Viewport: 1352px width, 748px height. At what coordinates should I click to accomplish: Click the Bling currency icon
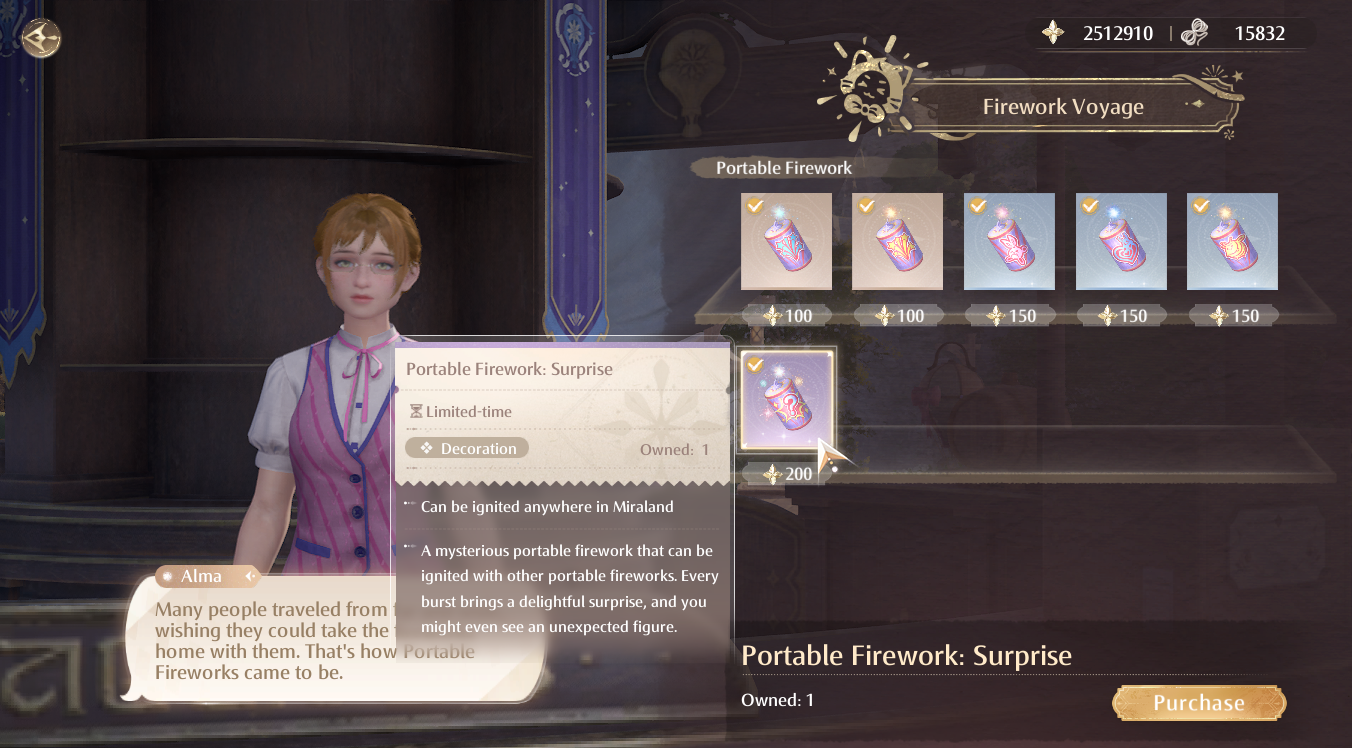pyautogui.click(x=1050, y=32)
